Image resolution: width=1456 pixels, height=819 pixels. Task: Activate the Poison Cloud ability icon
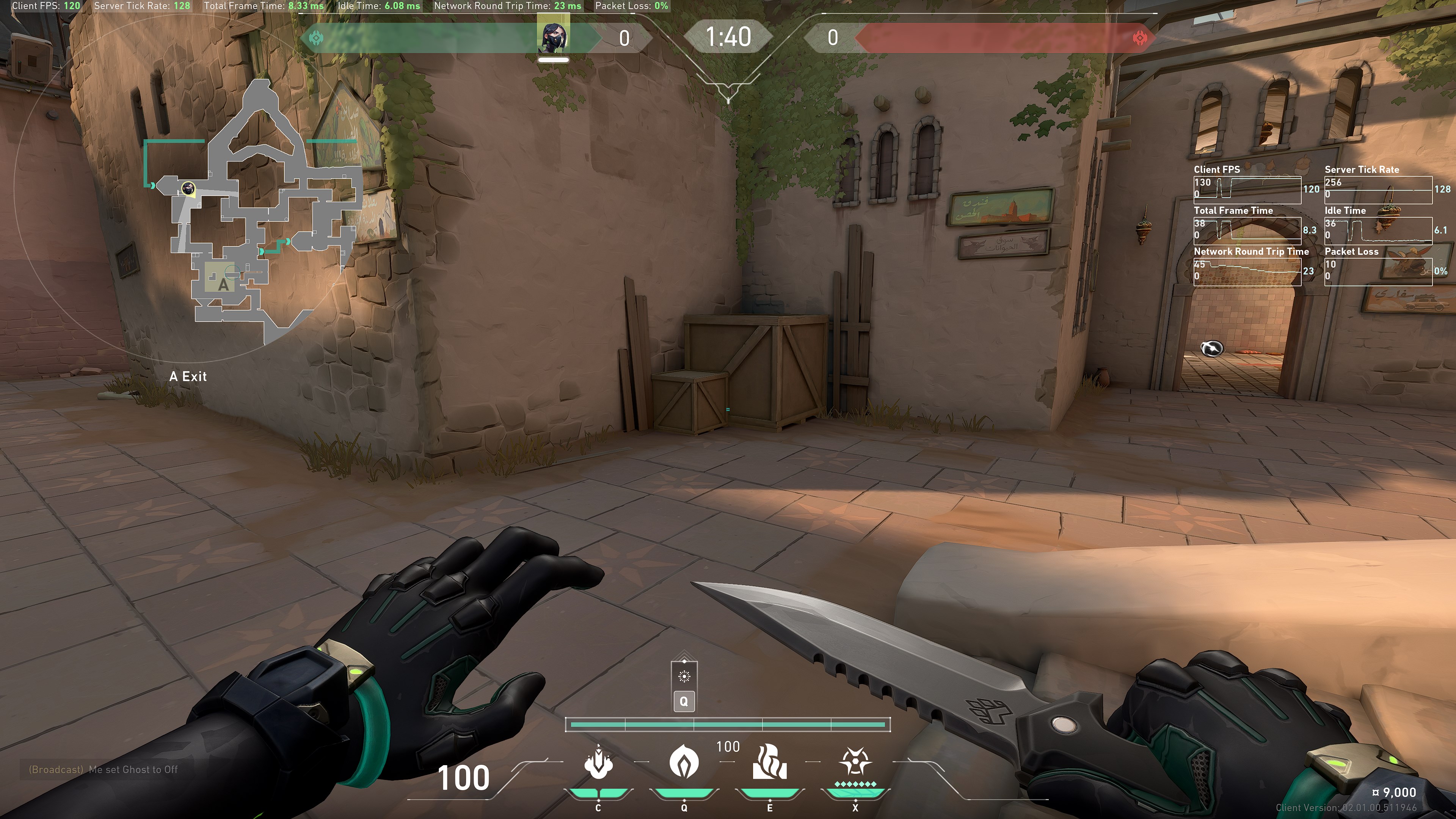click(x=684, y=761)
